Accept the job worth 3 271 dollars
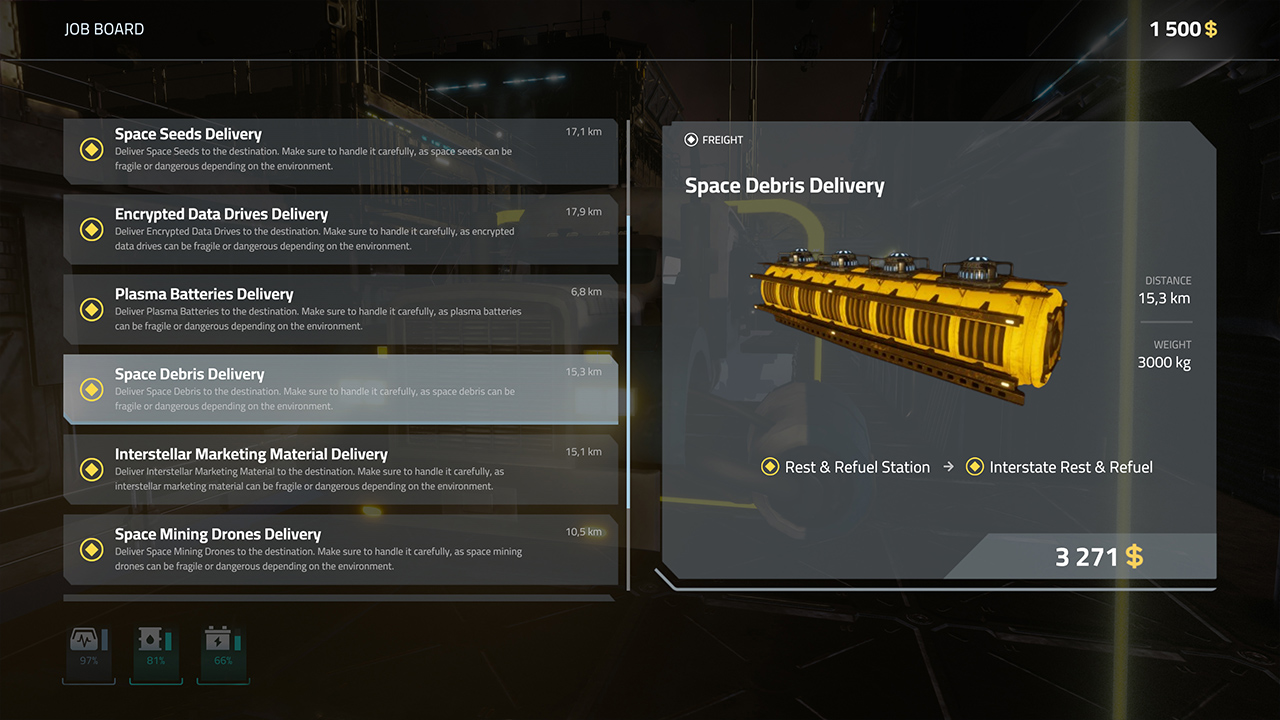1280x720 pixels. [x=1100, y=557]
